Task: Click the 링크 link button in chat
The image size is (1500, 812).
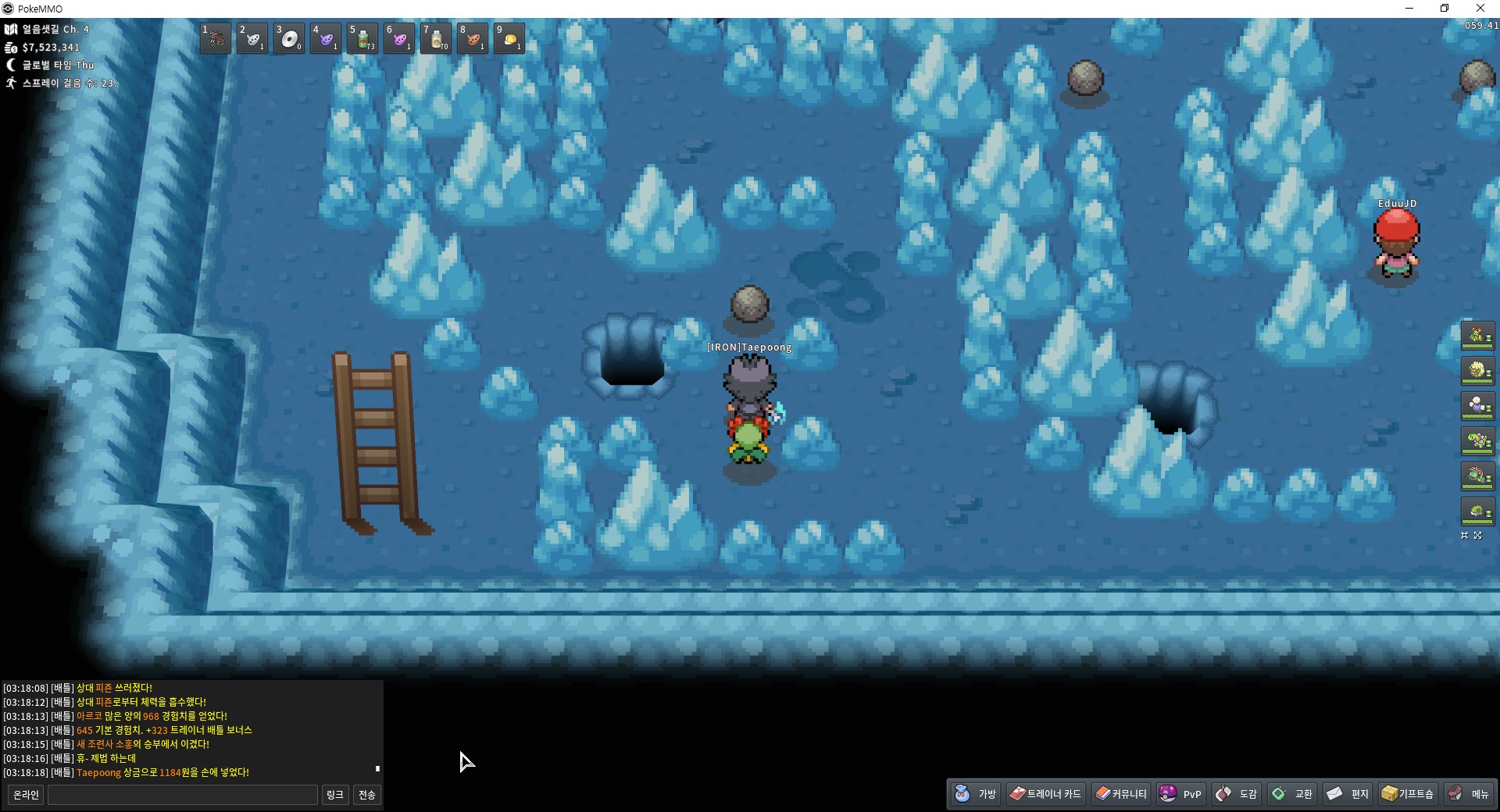Action: pos(334,795)
